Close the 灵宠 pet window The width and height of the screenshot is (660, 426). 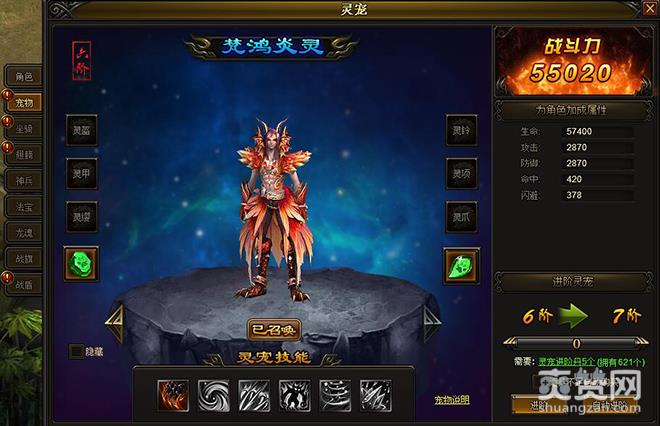coord(650,9)
